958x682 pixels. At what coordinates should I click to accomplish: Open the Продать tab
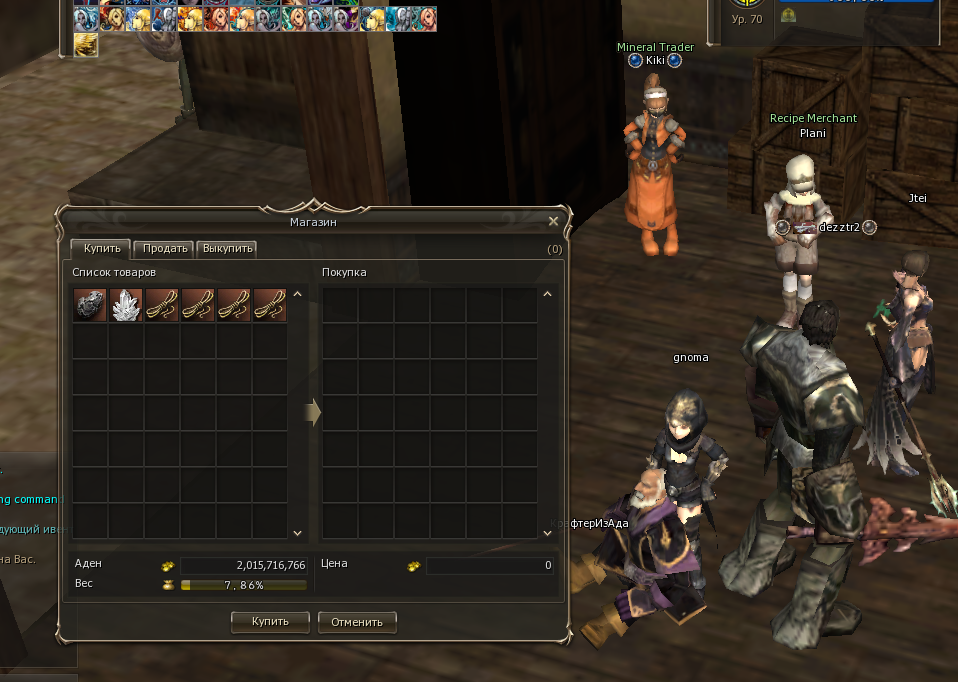[x=164, y=249]
